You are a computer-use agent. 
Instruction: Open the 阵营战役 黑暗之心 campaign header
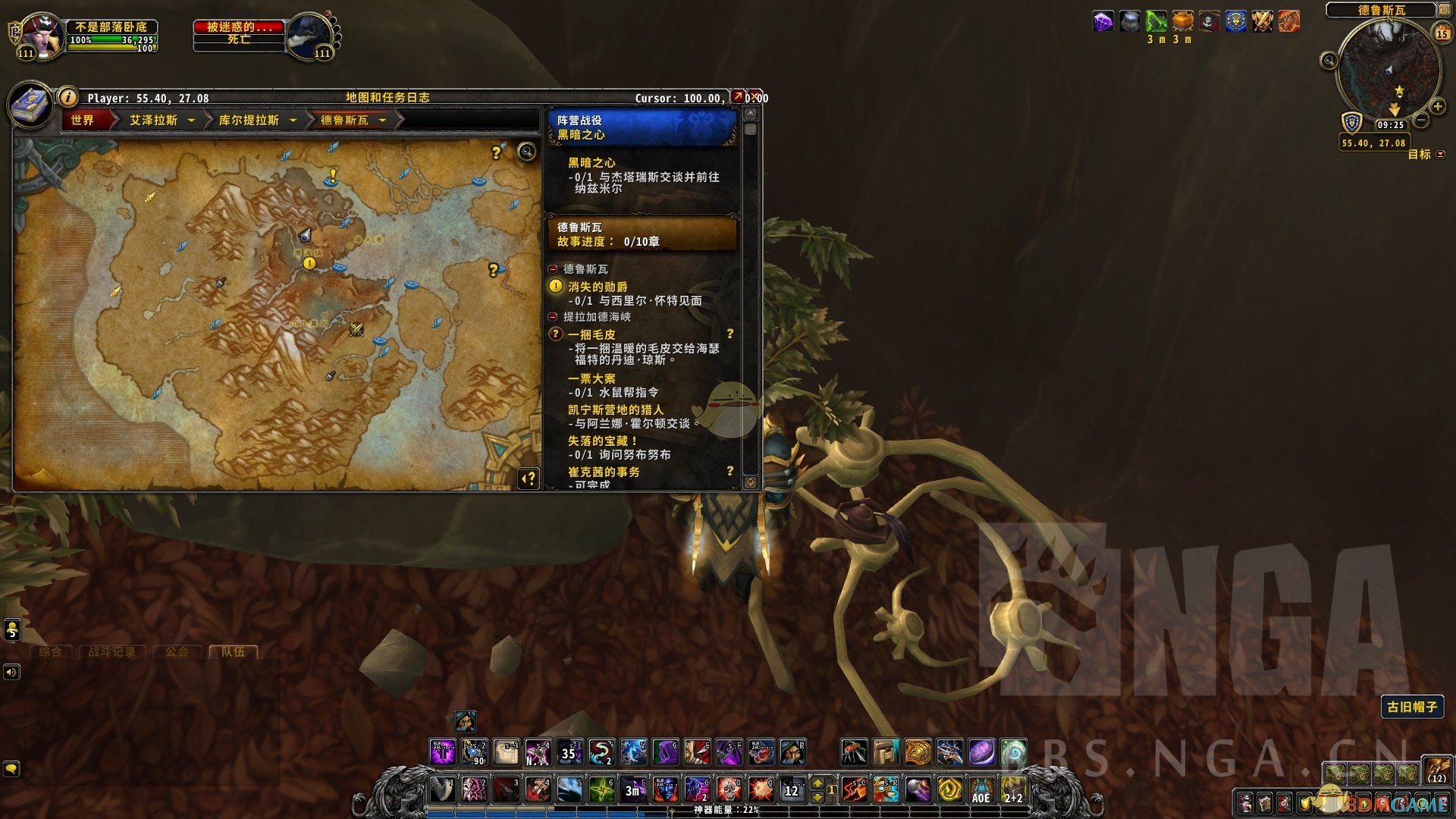tap(642, 127)
